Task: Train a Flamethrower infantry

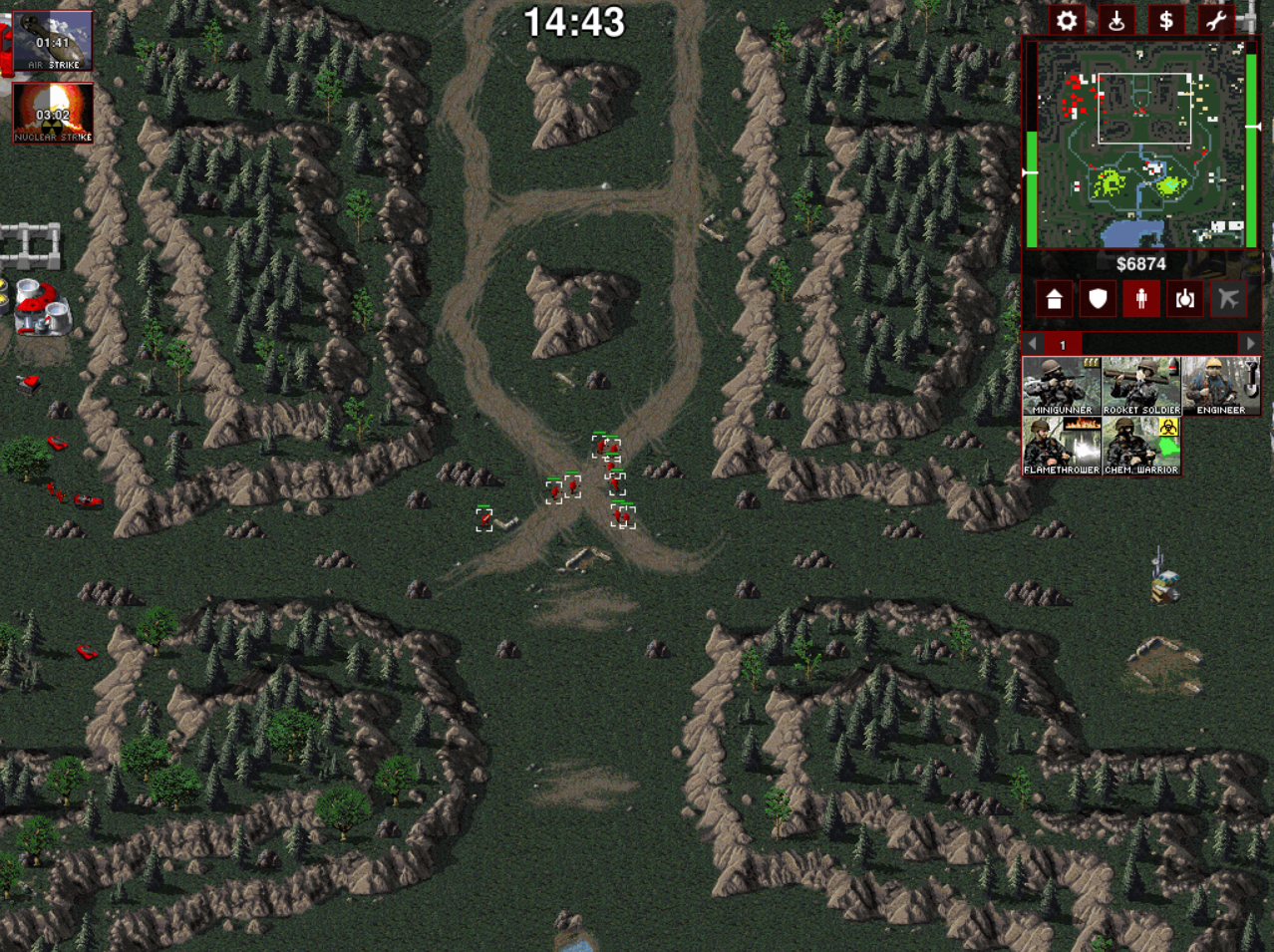Action: [1062, 447]
